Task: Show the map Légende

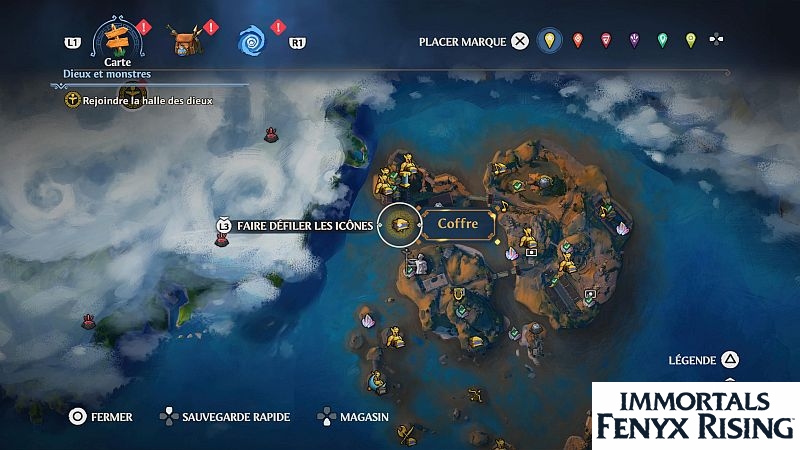Action: click(x=704, y=360)
